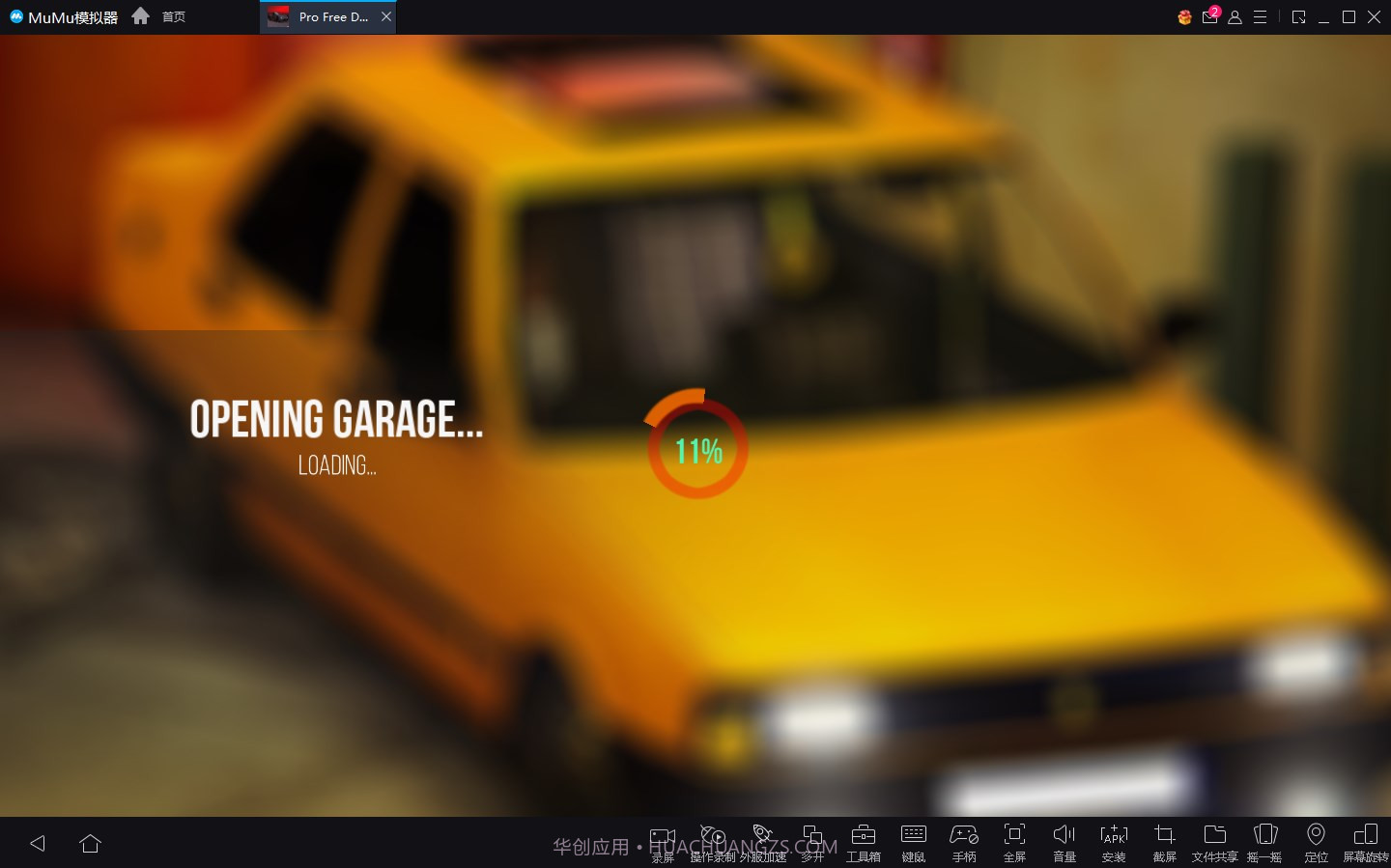This screenshot has height=868, width=1391.
Task: Open the 定位 virtual location tool
Action: [1316, 838]
